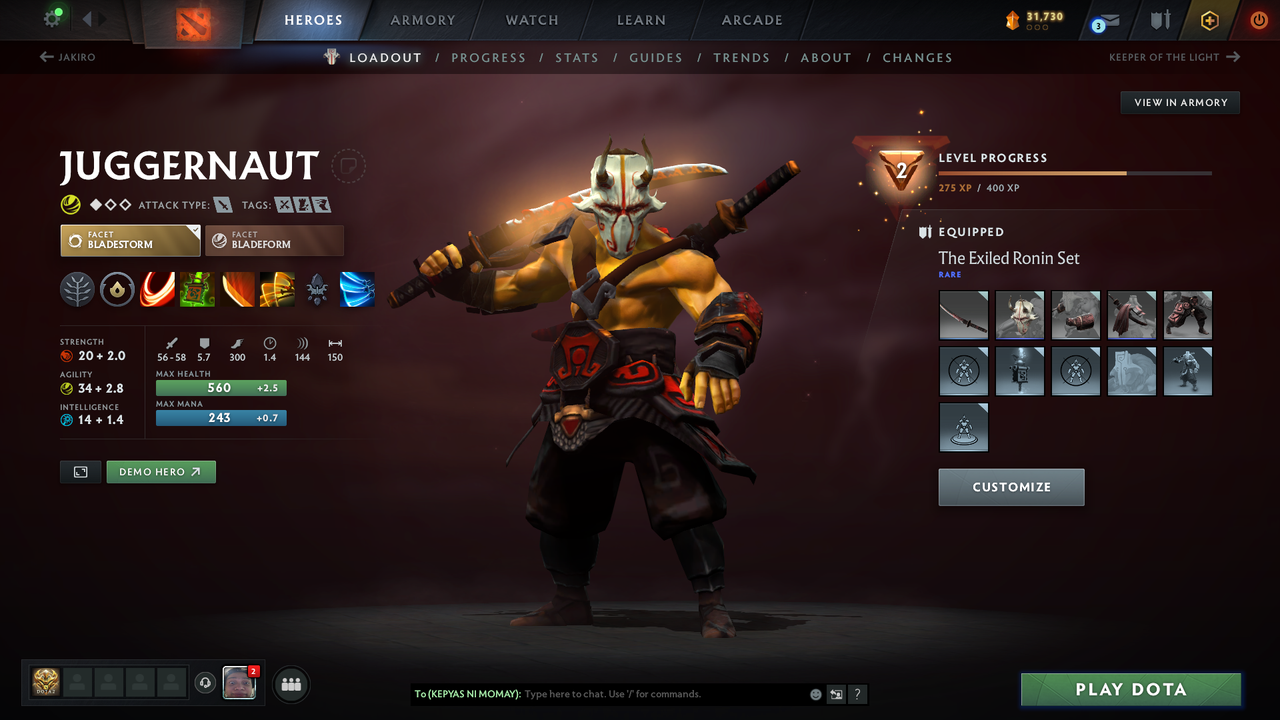The image size is (1280, 720).
Task: Click the Armory shield-and-sword icon
Action: click(1163, 19)
